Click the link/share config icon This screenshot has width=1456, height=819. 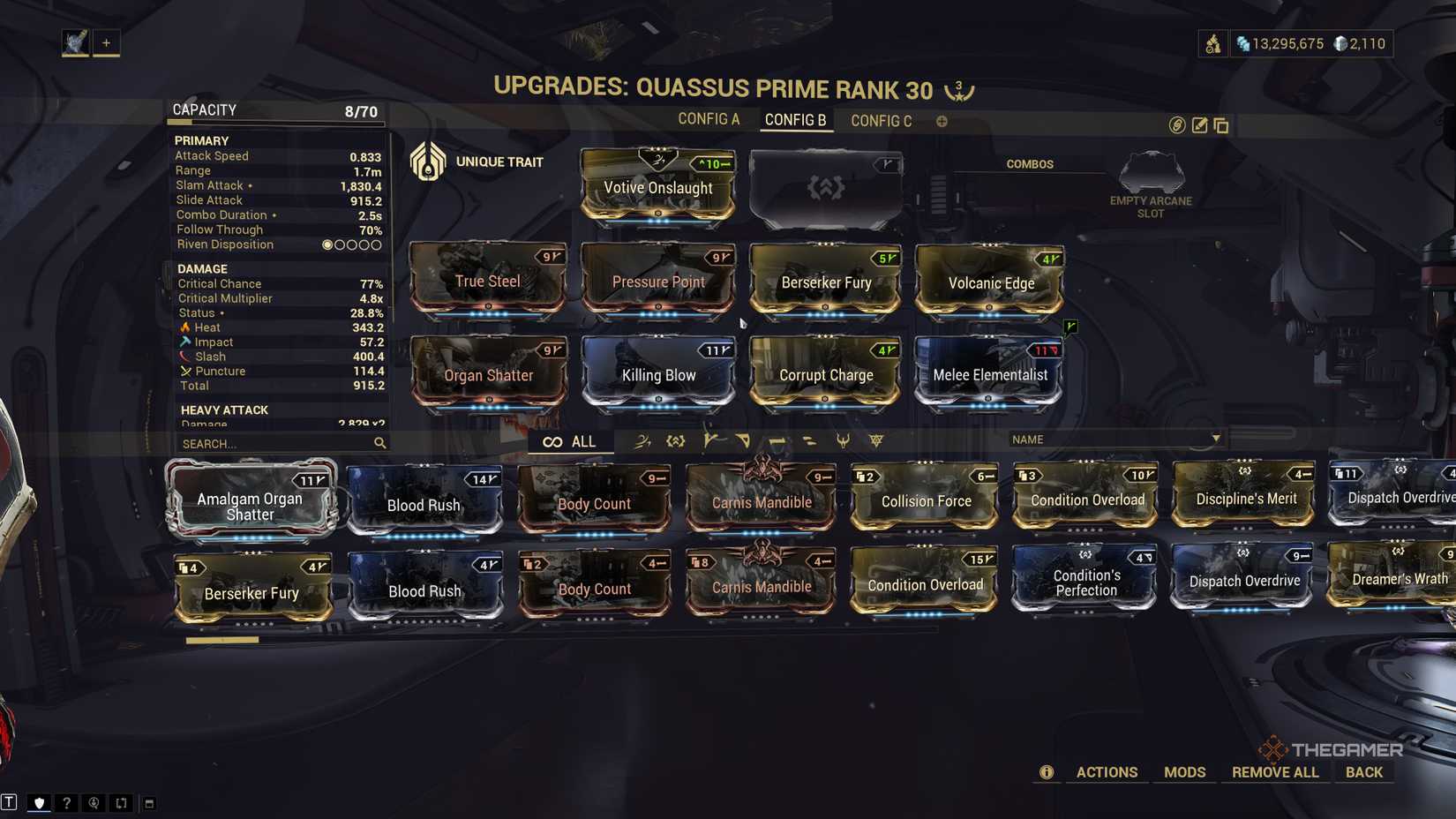[x=1175, y=125]
